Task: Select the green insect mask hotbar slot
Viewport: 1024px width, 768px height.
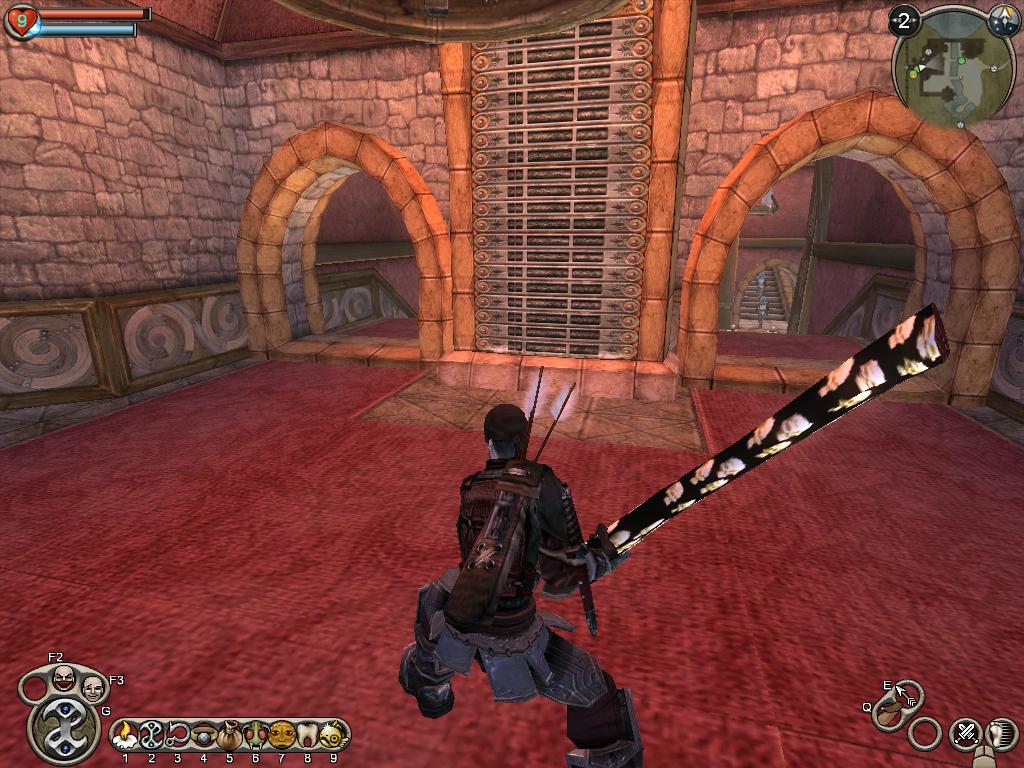Action: (x=255, y=736)
